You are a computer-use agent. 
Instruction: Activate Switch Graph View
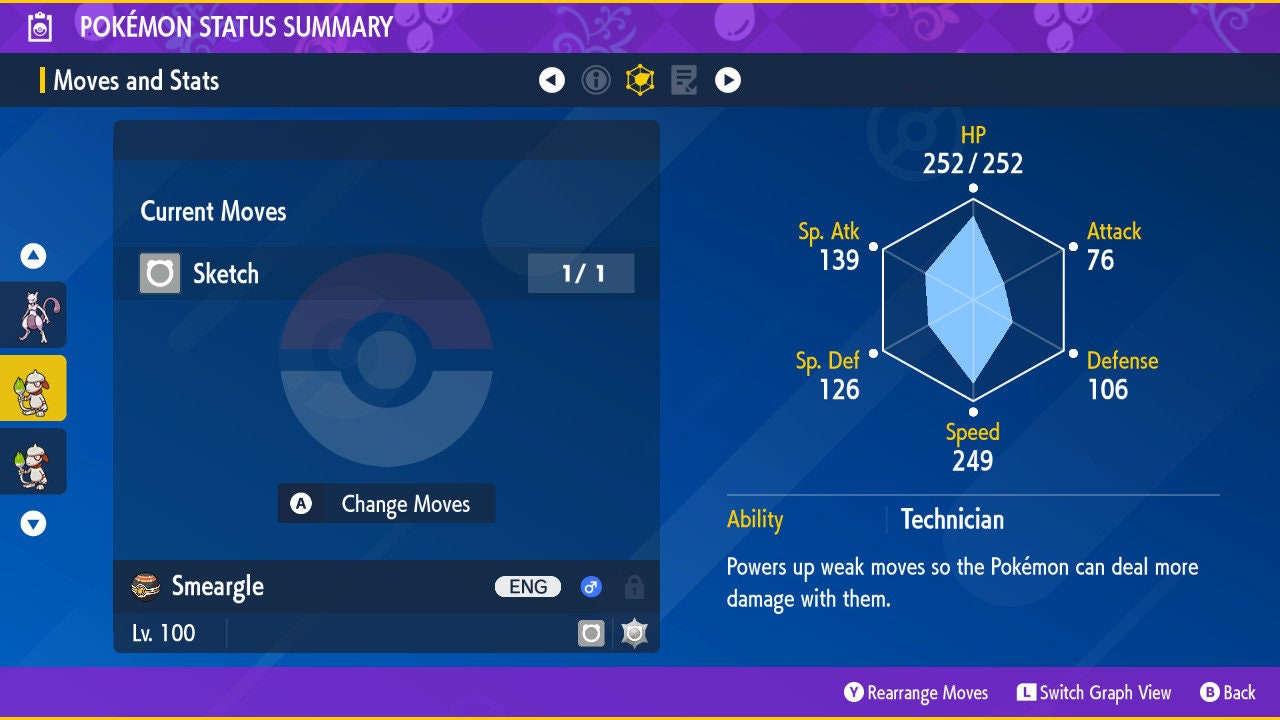click(x=1094, y=693)
